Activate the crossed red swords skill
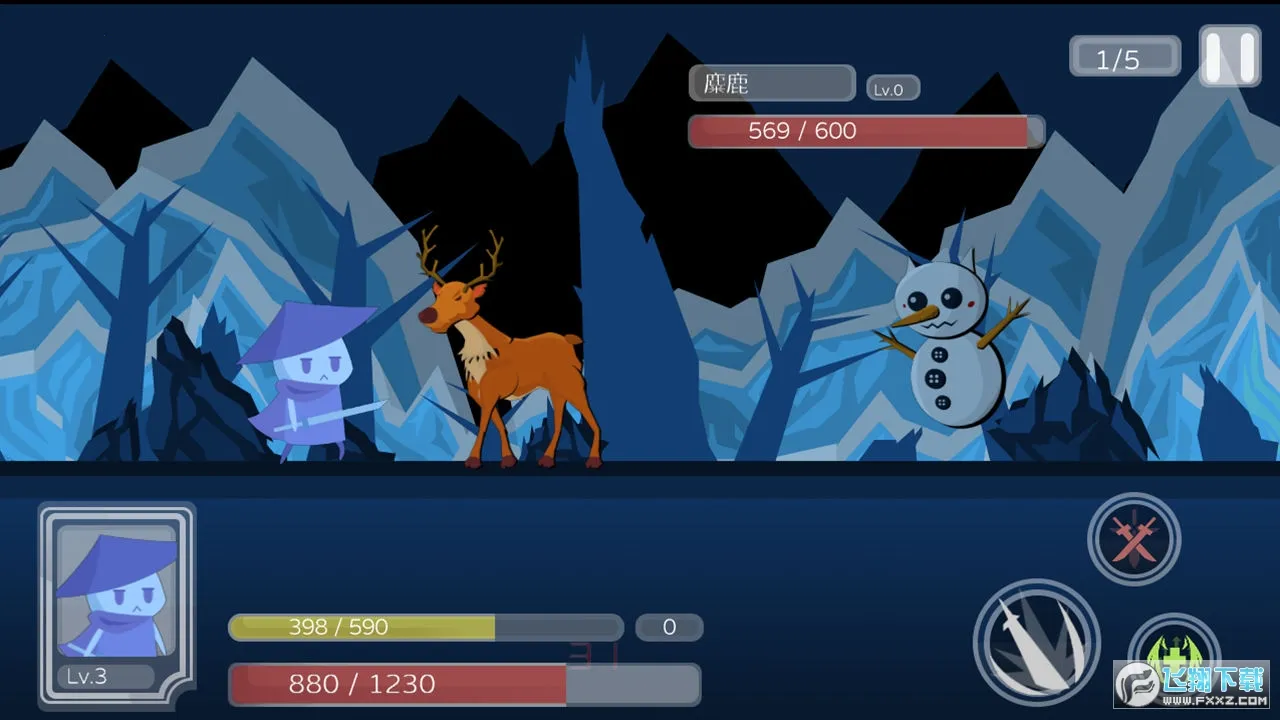Viewport: 1280px width, 720px height. coord(1134,539)
